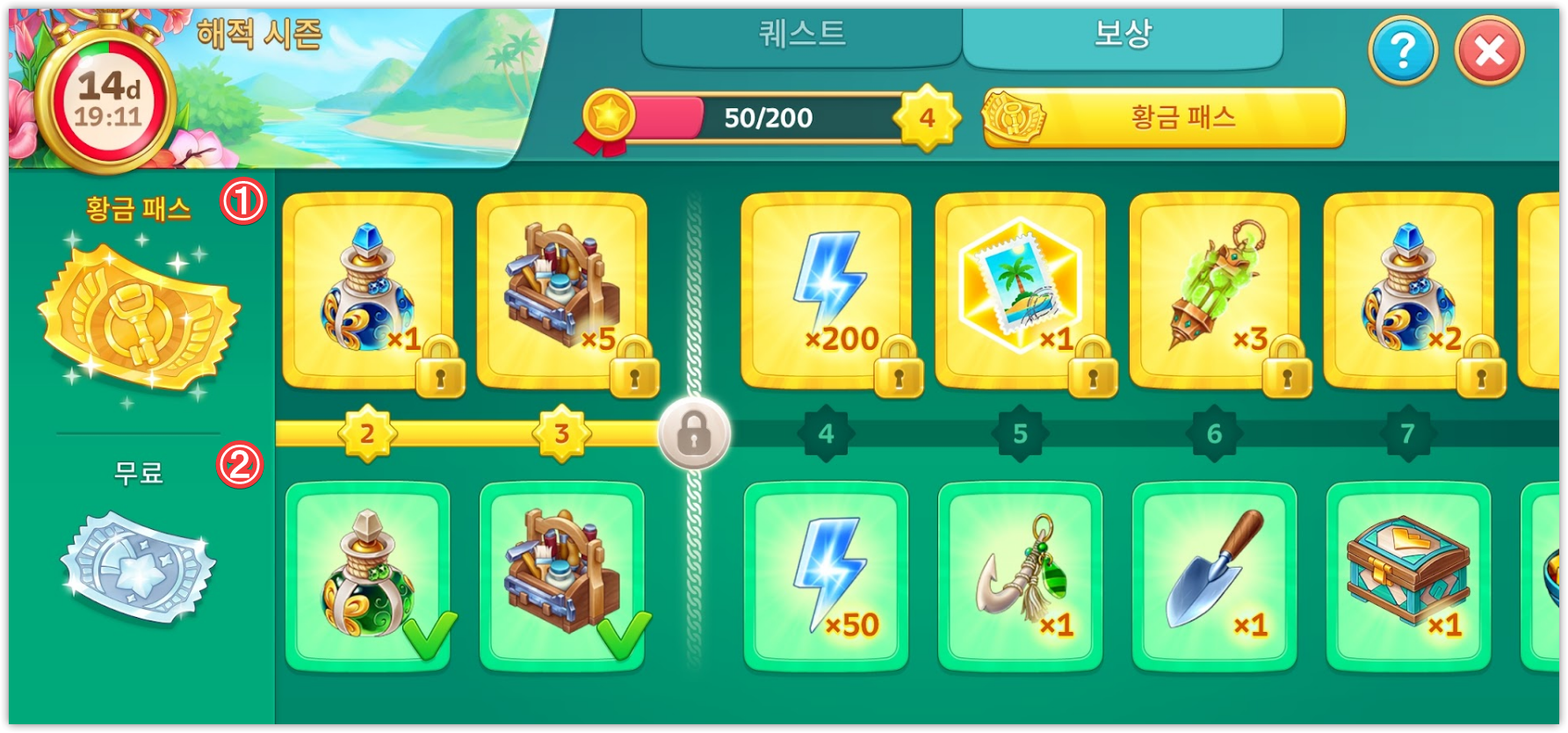The image size is (1568, 733).
Task: Select the locked green lantern x3 reward
Action: pyautogui.click(x=1214, y=291)
